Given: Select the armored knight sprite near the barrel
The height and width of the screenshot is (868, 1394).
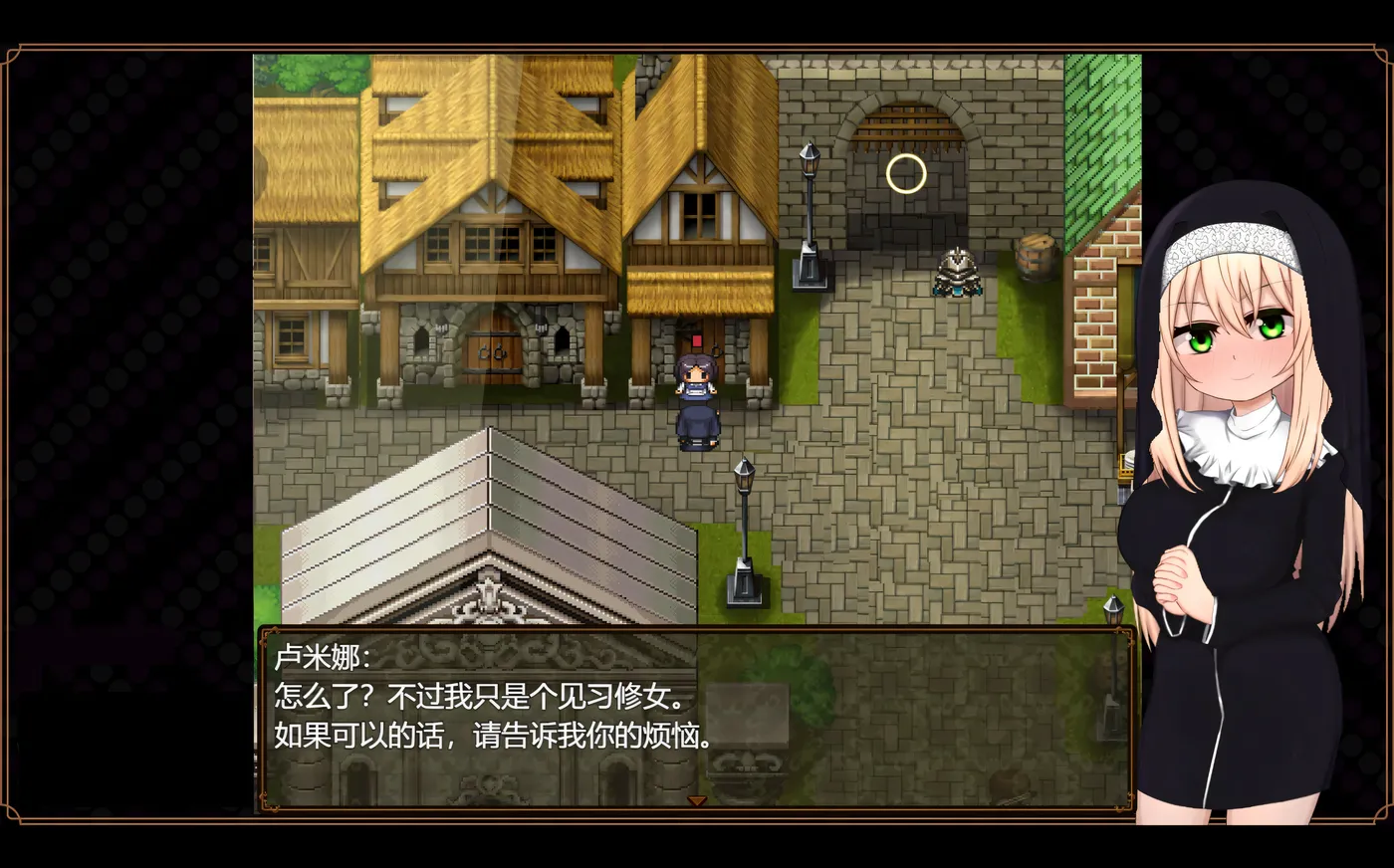Looking at the screenshot, I should 956,271.
